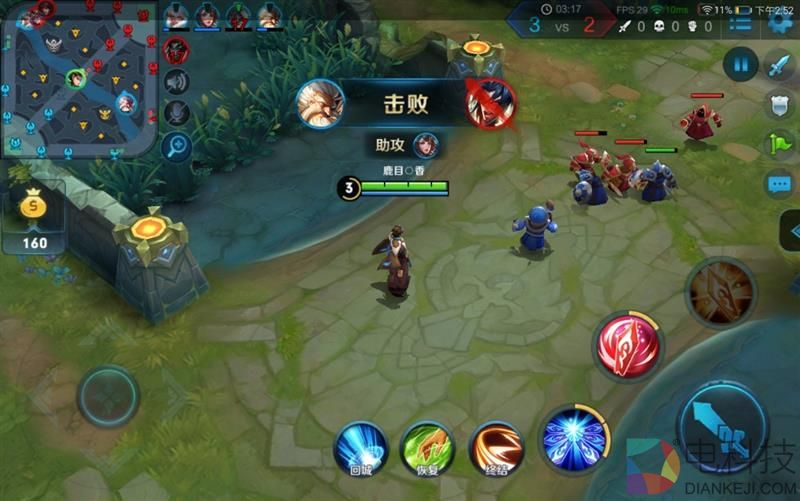Click the magnifier zoom button beside minimap
The height and width of the screenshot is (501, 800).
tap(177, 145)
